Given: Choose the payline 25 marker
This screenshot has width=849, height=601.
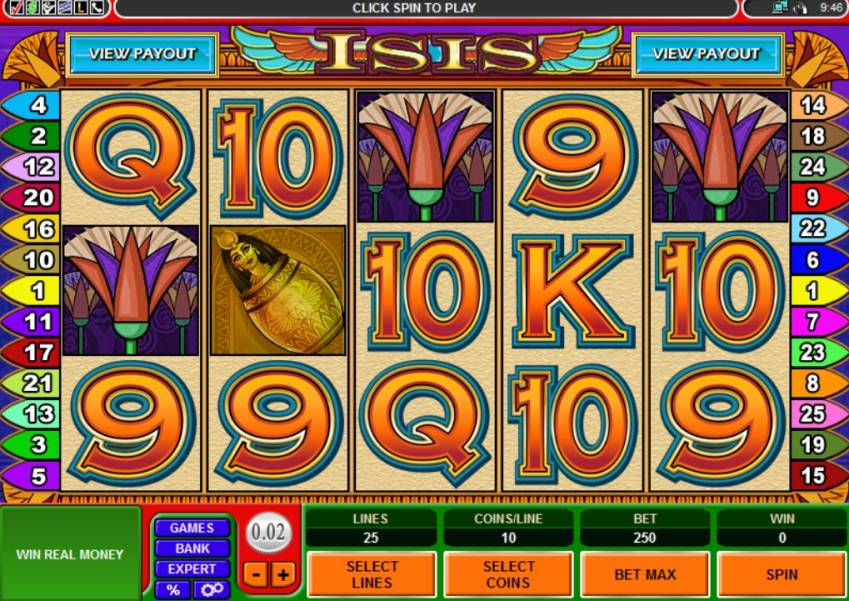Looking at the screenshot, I should click(812, 413).
